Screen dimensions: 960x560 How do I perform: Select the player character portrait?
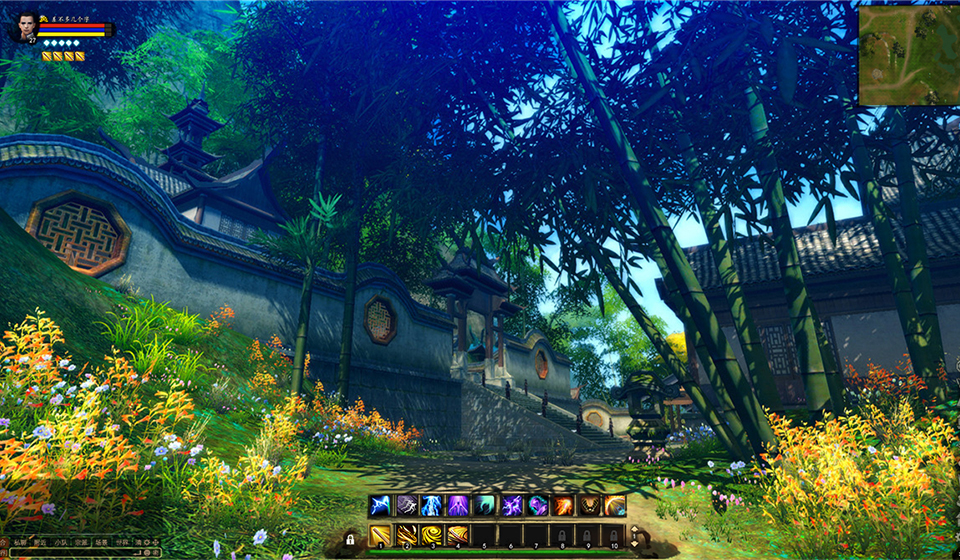pos(24,27)
